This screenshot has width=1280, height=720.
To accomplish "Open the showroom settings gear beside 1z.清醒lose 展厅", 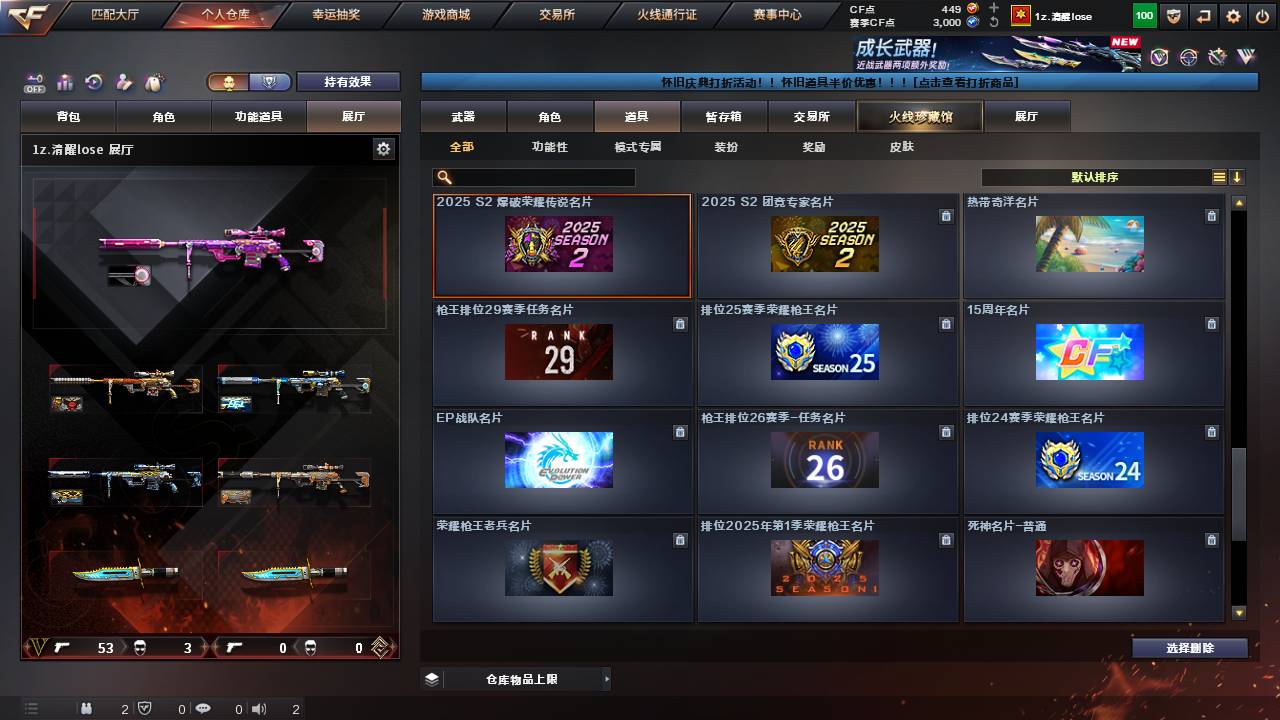I will pos(382,148).
